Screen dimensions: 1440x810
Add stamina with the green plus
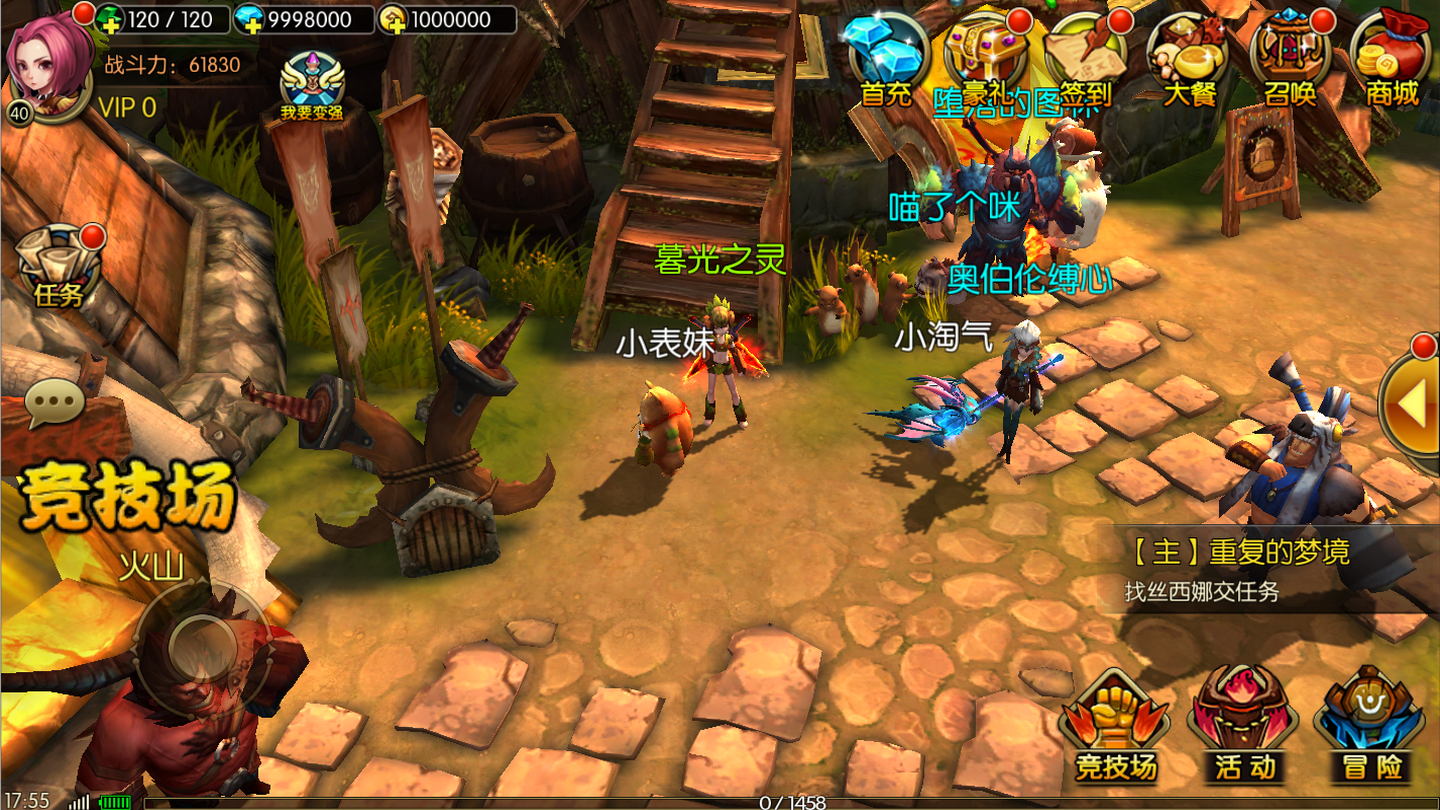point(111,20)
